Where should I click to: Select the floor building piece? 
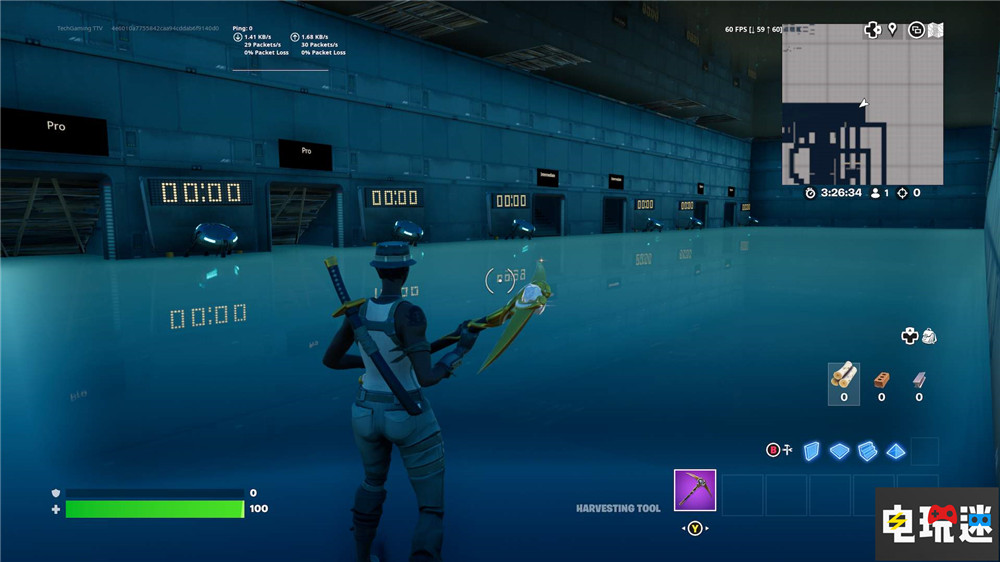point(839,451)
